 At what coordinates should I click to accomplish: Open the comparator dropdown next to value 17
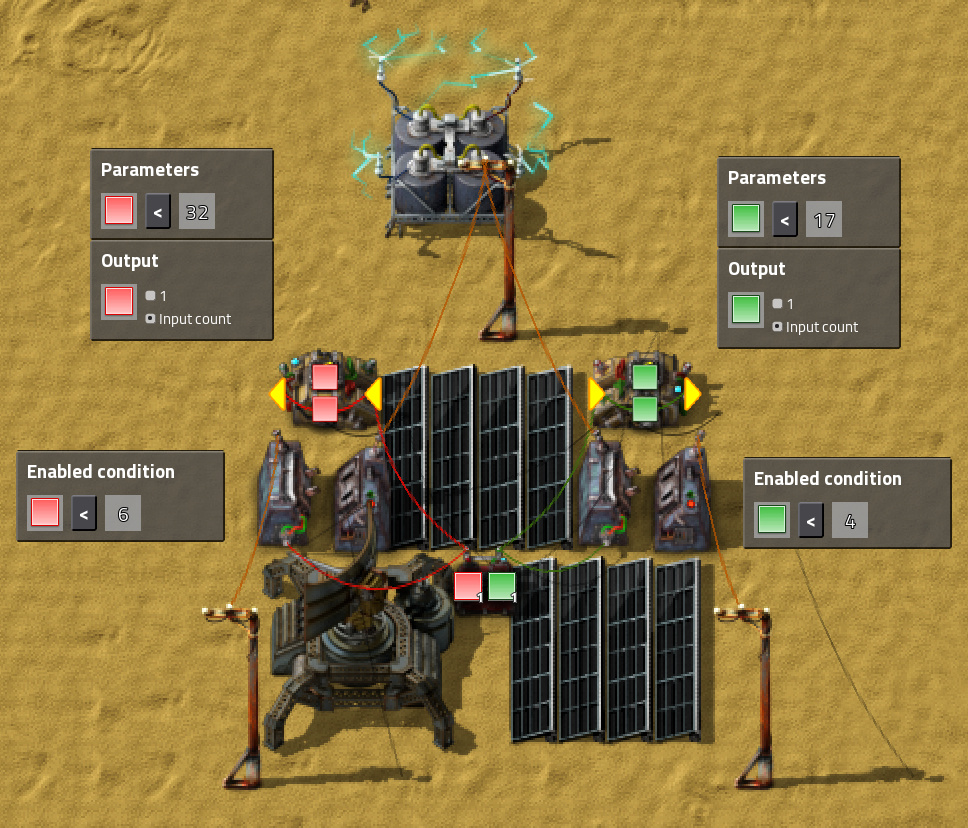pyautogui.click(x=785, y=219)
